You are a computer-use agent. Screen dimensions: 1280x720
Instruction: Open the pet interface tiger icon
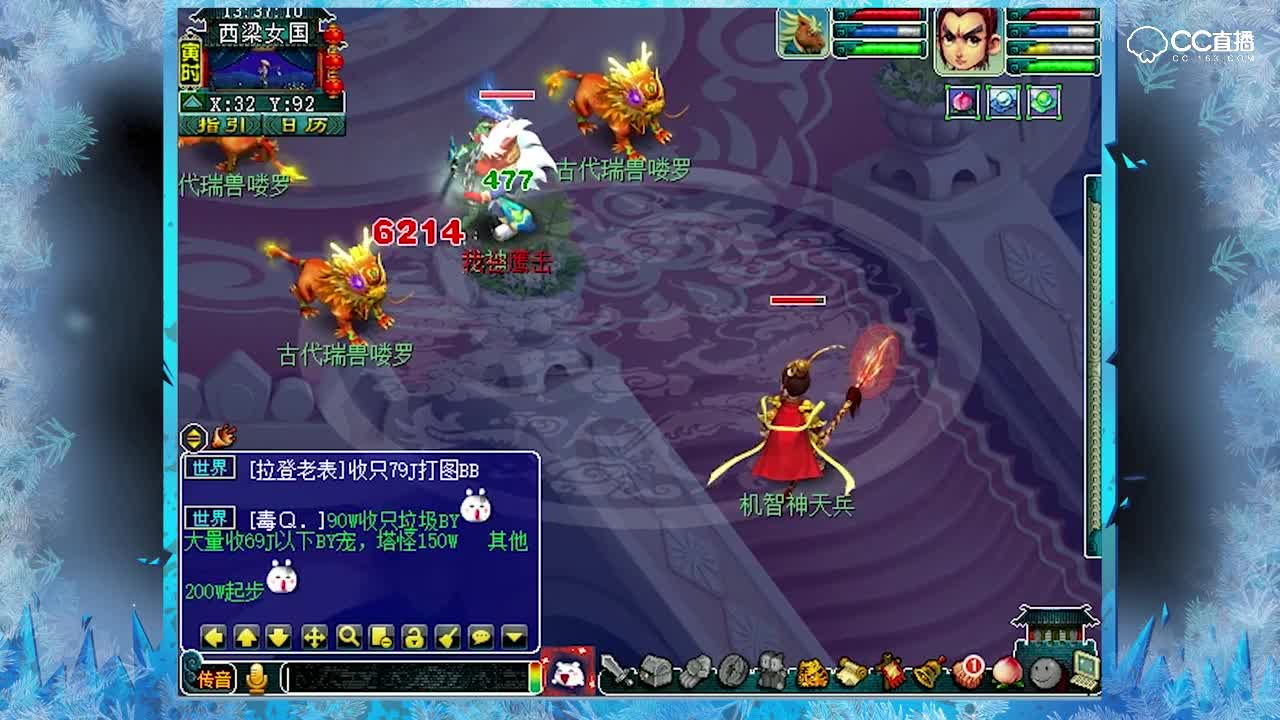(811, 672)
